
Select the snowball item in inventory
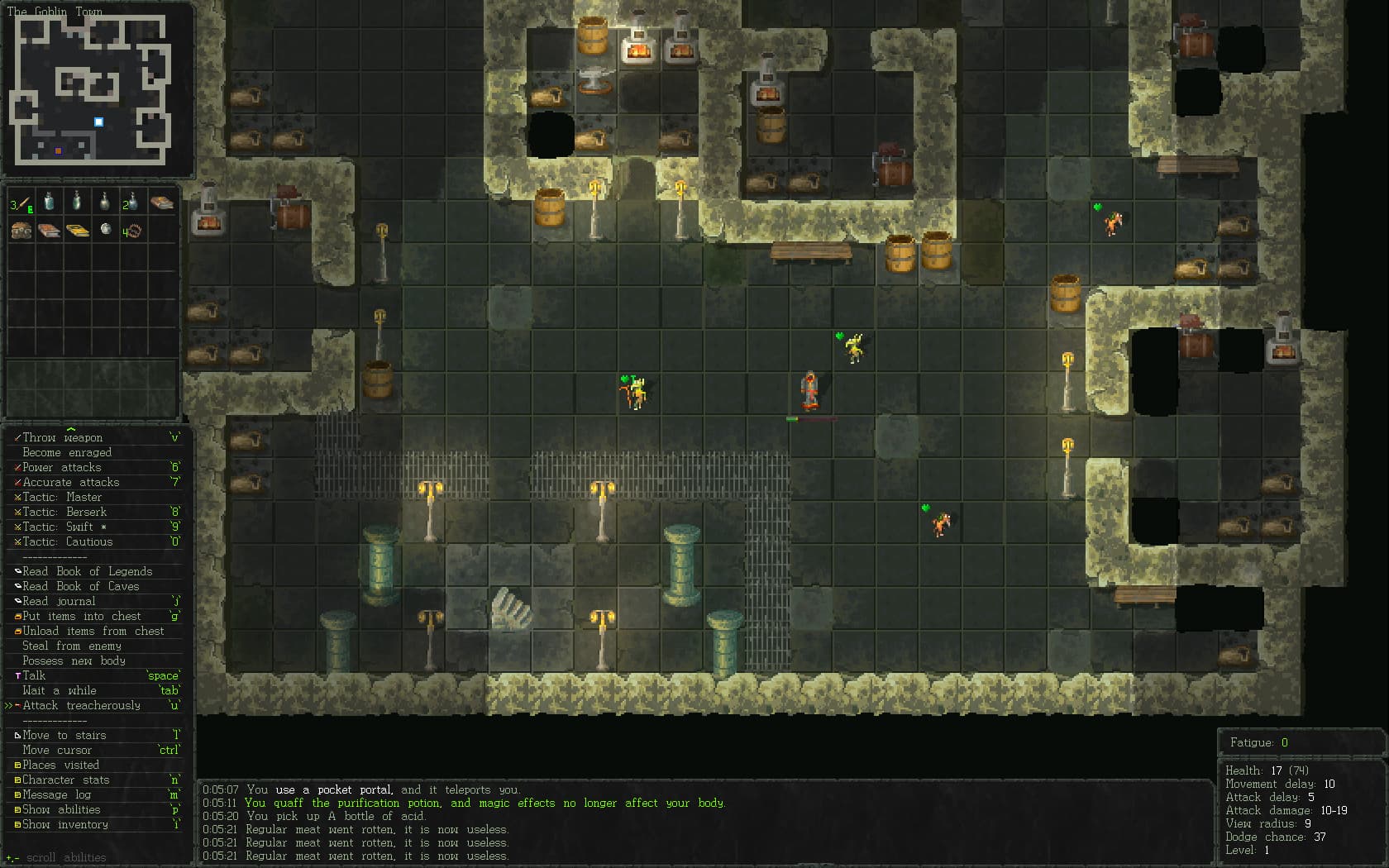(105, 230)
